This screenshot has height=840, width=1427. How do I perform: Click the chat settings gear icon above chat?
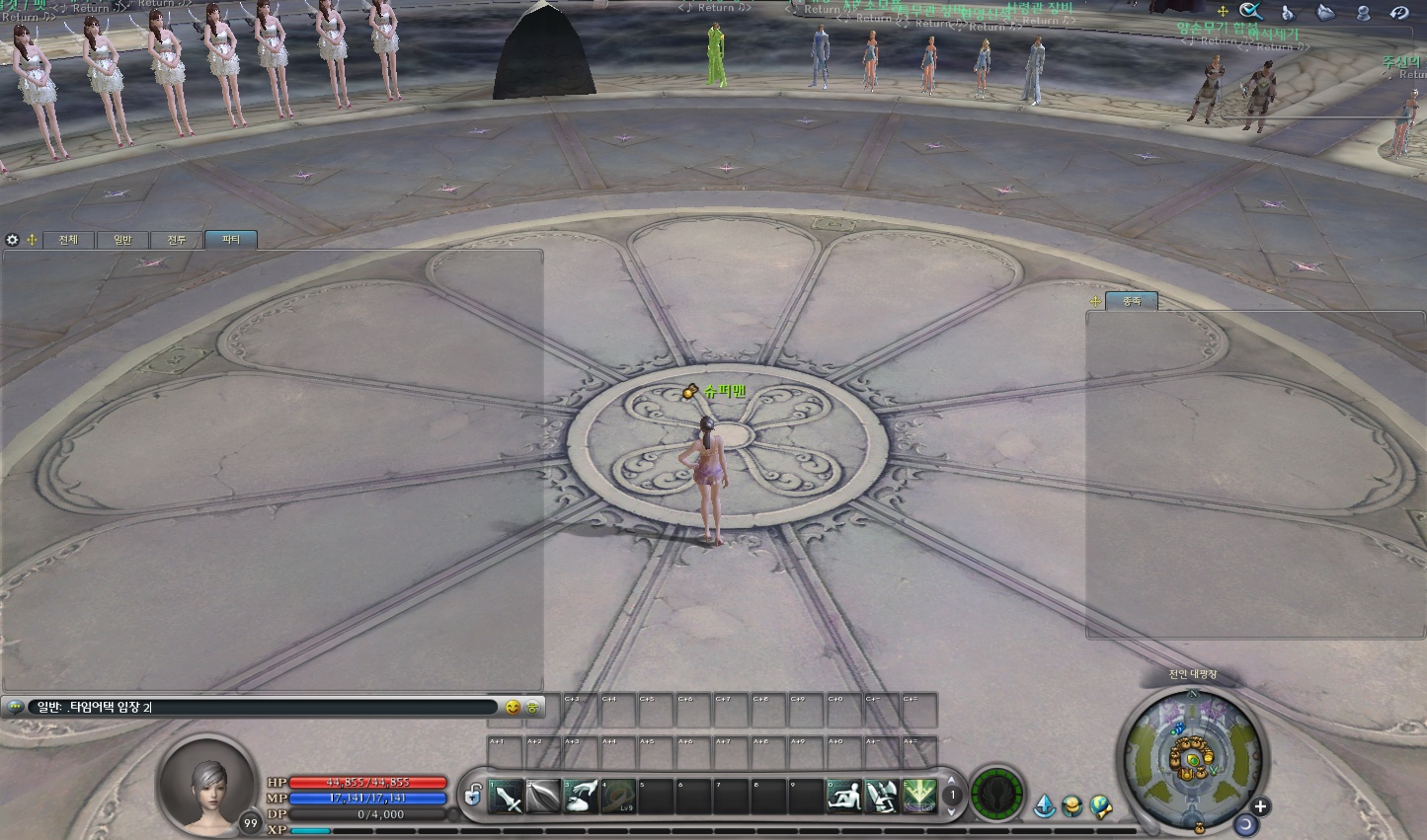12,240
